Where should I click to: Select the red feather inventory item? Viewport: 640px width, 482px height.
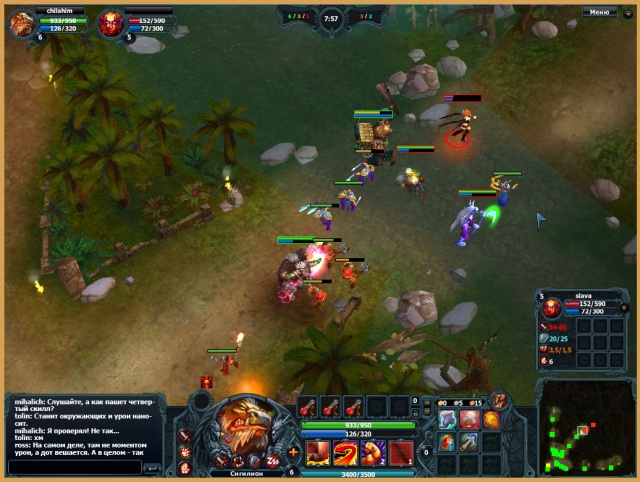pyautogui.click(x=447, y=441)
